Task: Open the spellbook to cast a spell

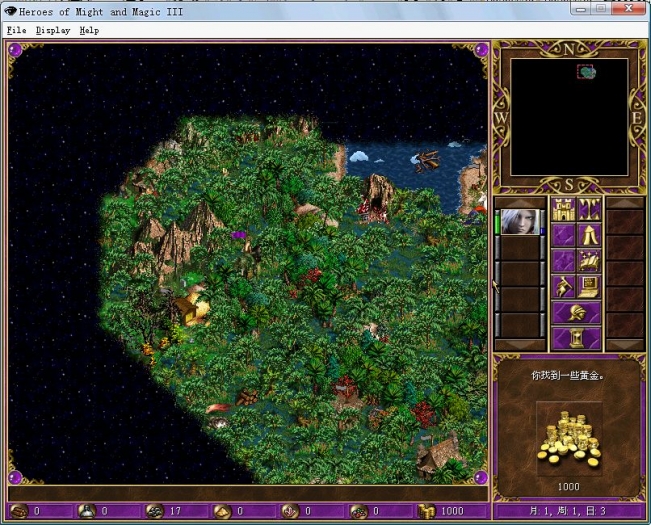Action: [x=589, y=262]
